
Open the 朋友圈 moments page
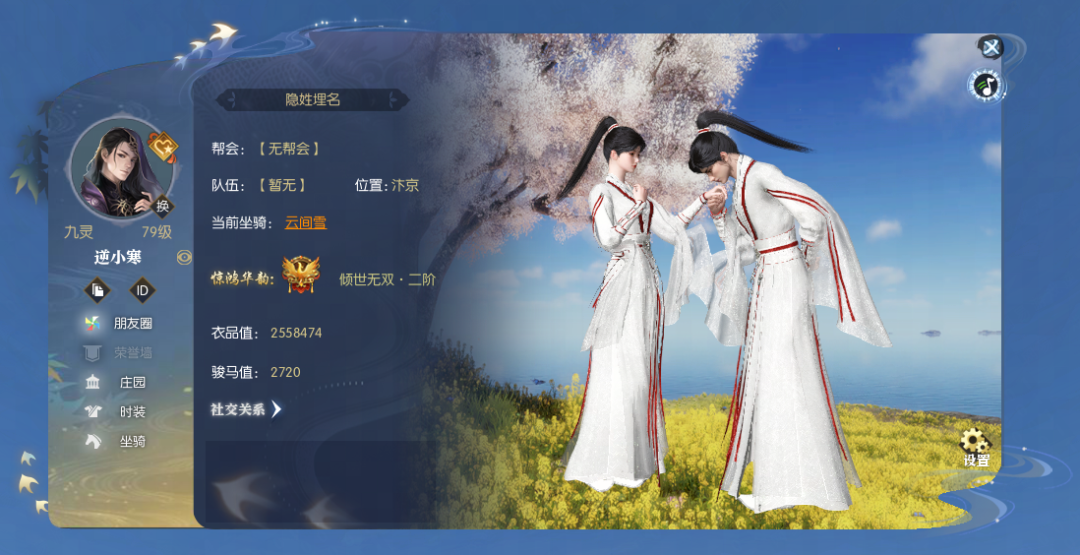[x=120, y=324]
